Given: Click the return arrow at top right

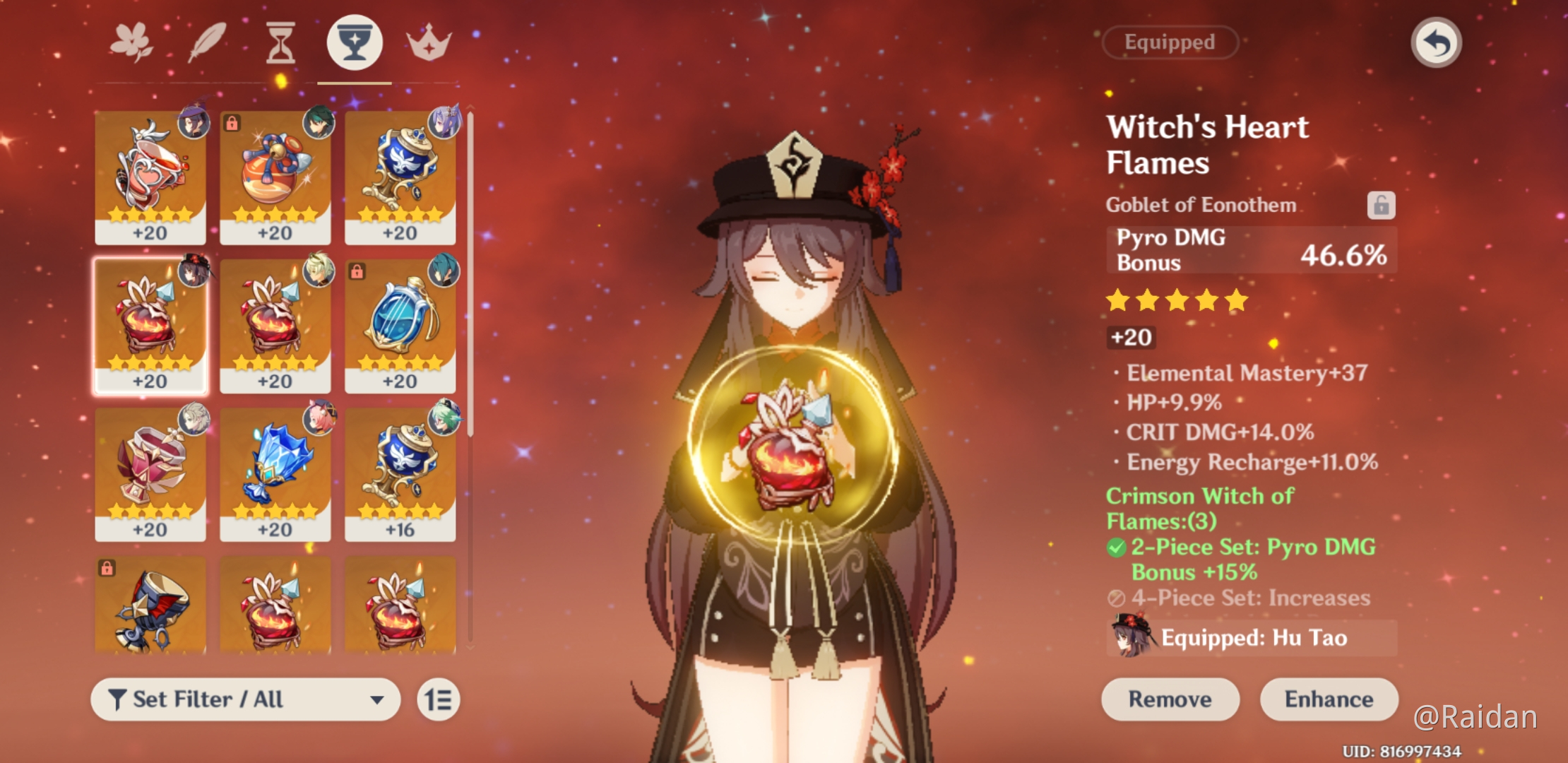Looking at the screenshot, I should point(1435,42).
